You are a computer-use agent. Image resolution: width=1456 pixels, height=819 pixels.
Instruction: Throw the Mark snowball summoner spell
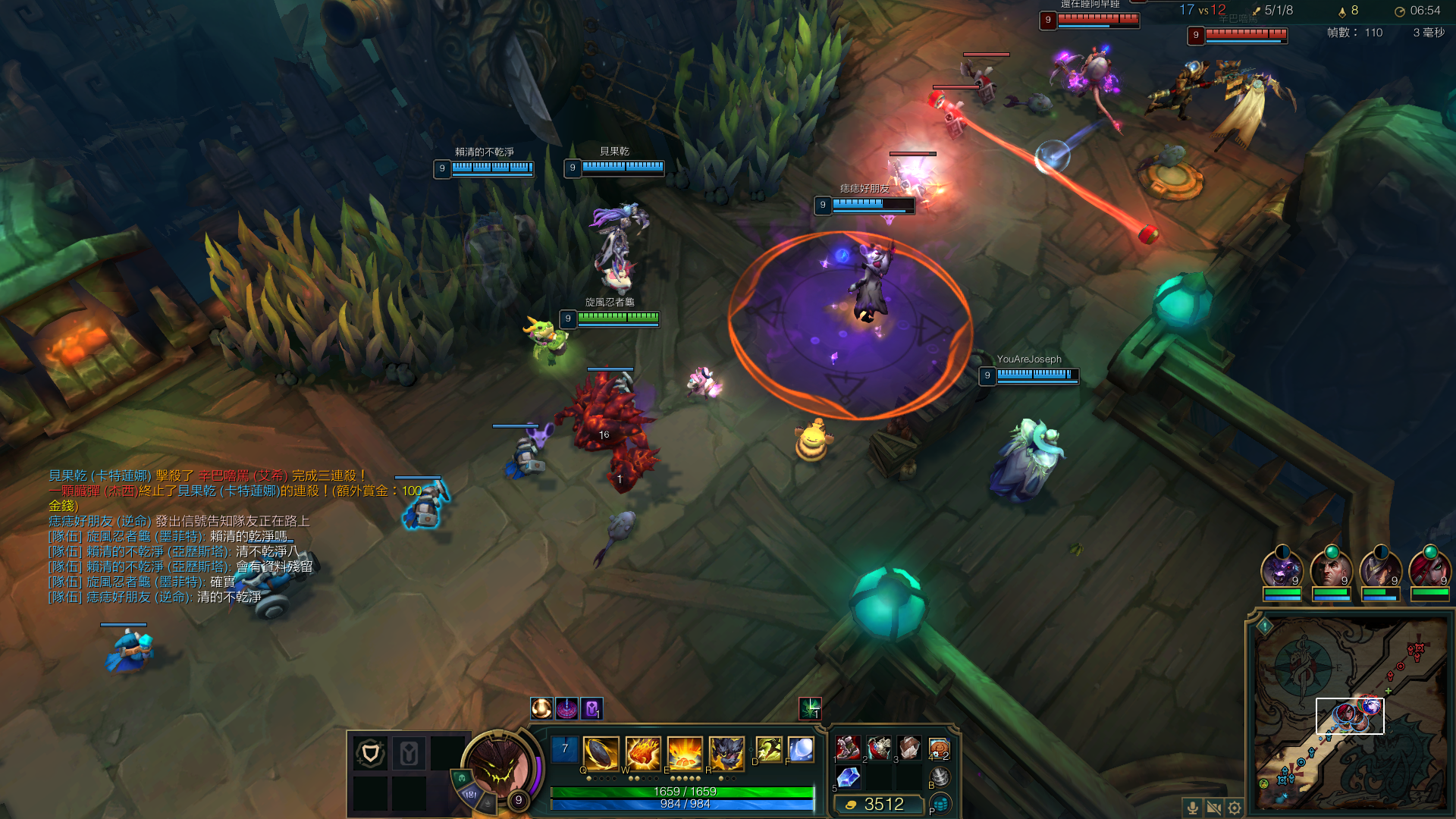coord(801,750)
